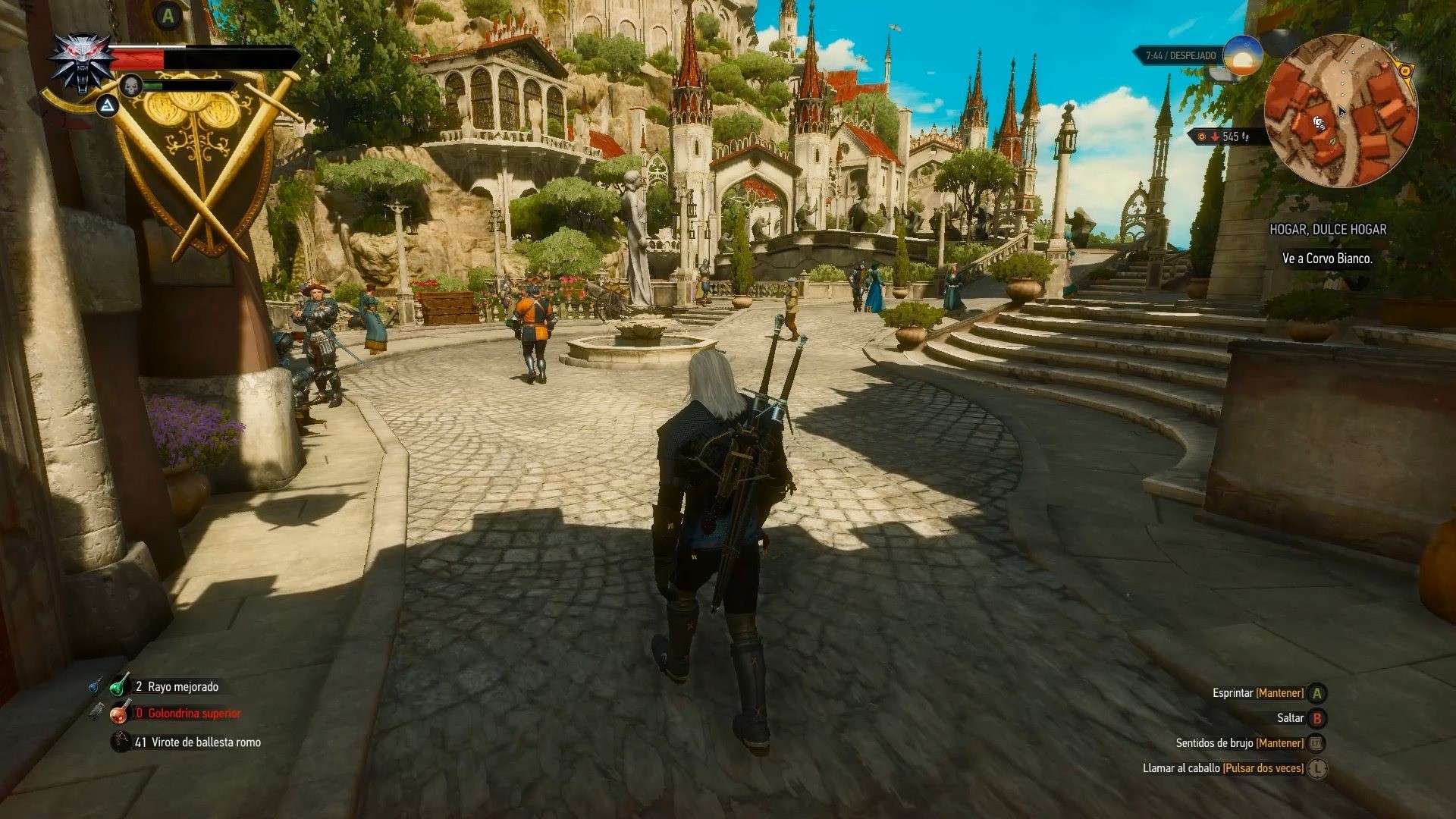
Task: Expand the red downward arrow weight indicator
Action: click(x=1216, y=136)
